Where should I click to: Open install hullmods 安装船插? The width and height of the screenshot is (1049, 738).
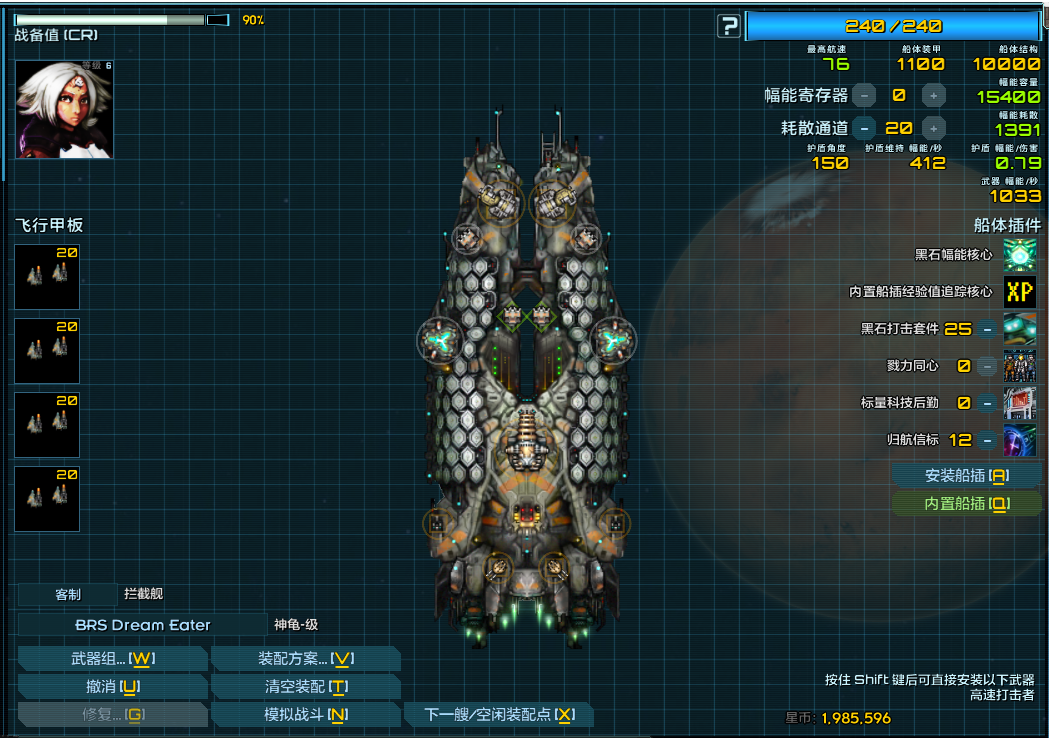point(966,476)
